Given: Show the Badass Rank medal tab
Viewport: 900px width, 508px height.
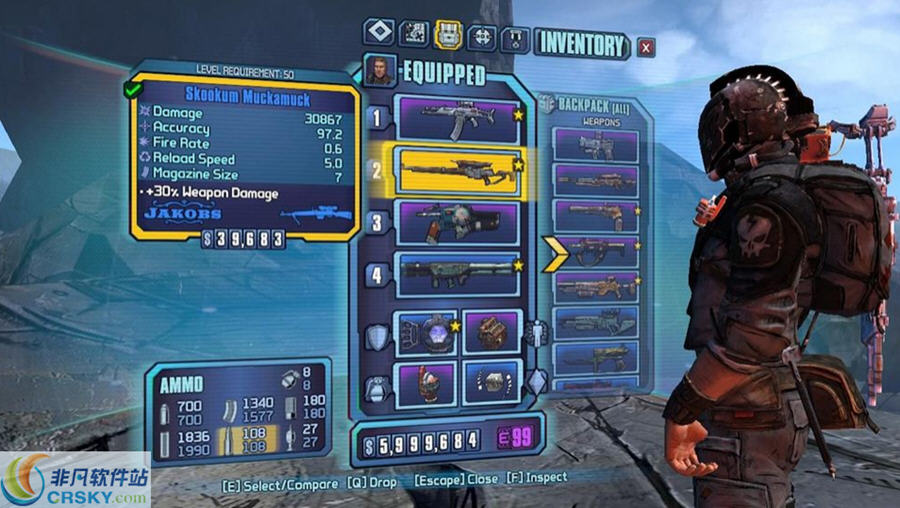Looking at the screenshot, I should (515, 38).
